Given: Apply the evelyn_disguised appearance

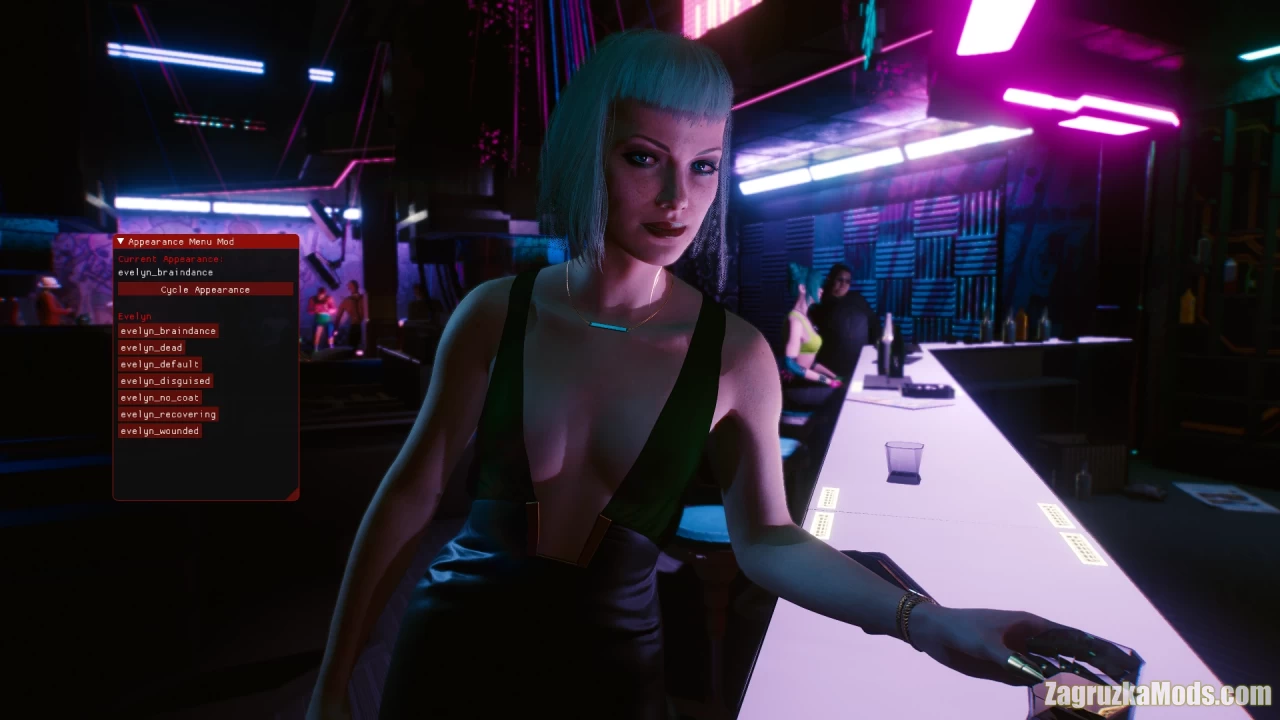Looking at the screenshot, I should click(x=164, y=381).
